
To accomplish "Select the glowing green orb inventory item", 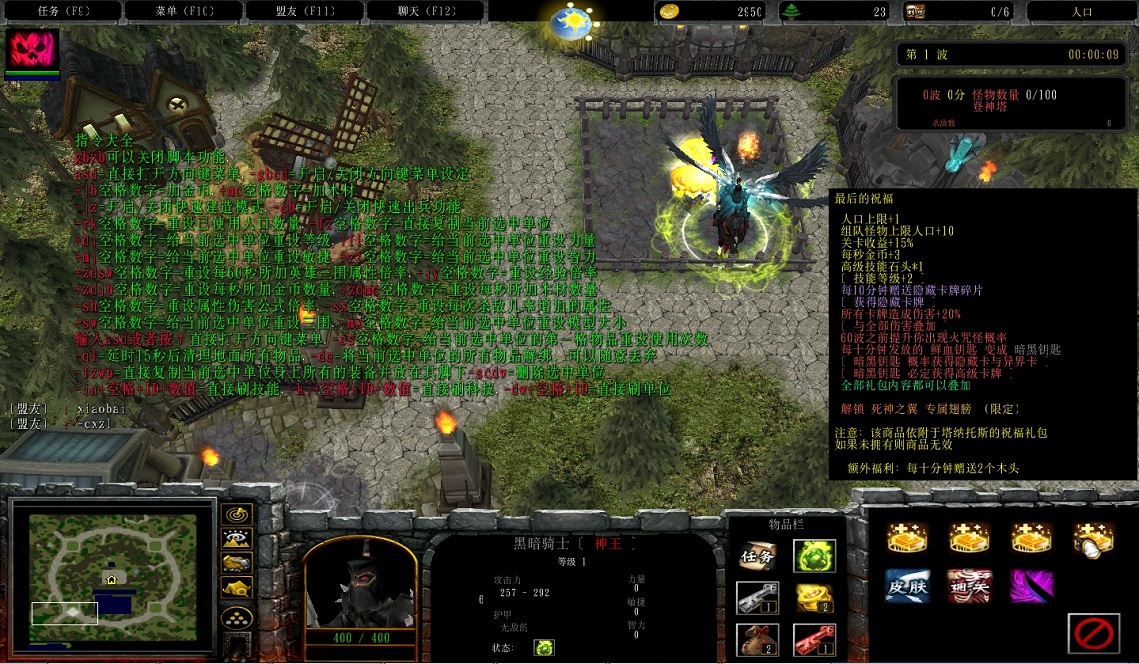I will click(x=814, y=557).
